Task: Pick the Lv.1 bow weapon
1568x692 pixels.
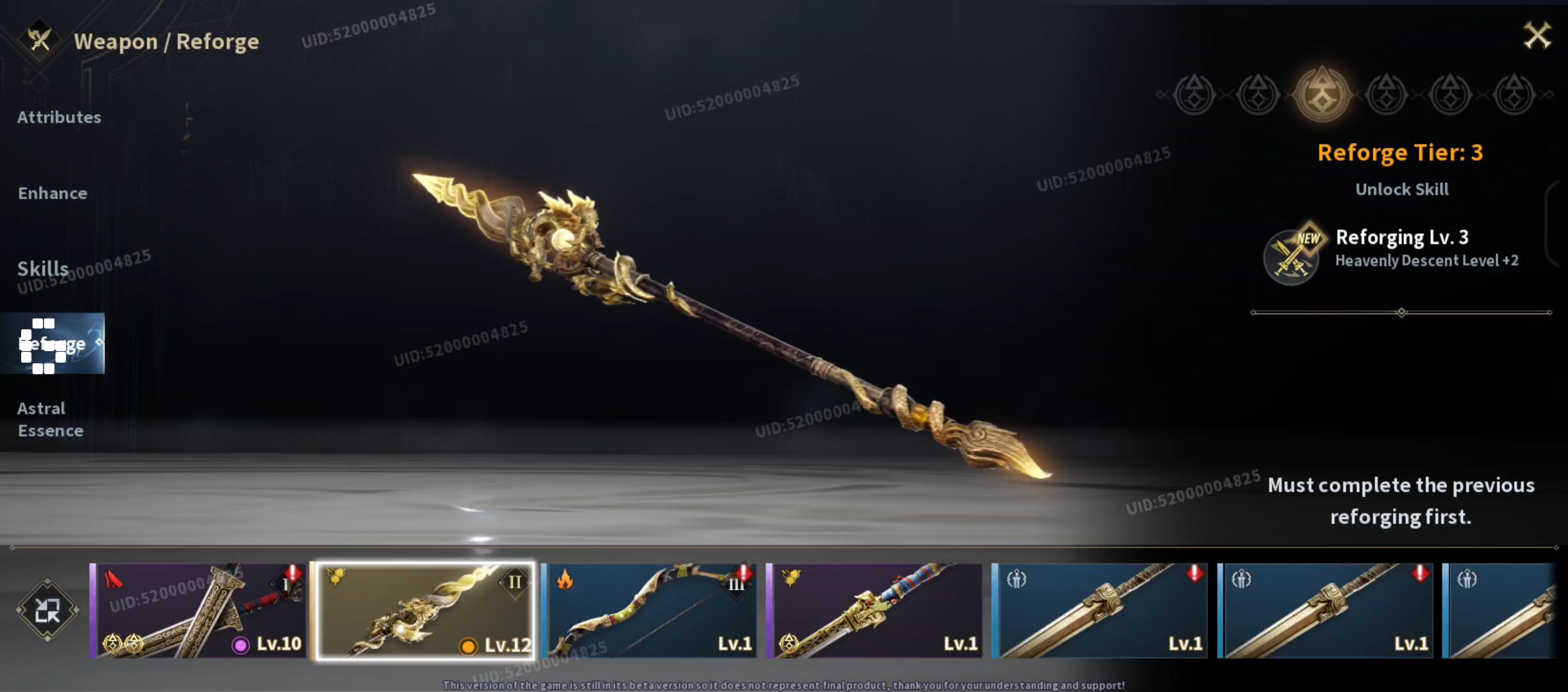Action: pos(649,611)
